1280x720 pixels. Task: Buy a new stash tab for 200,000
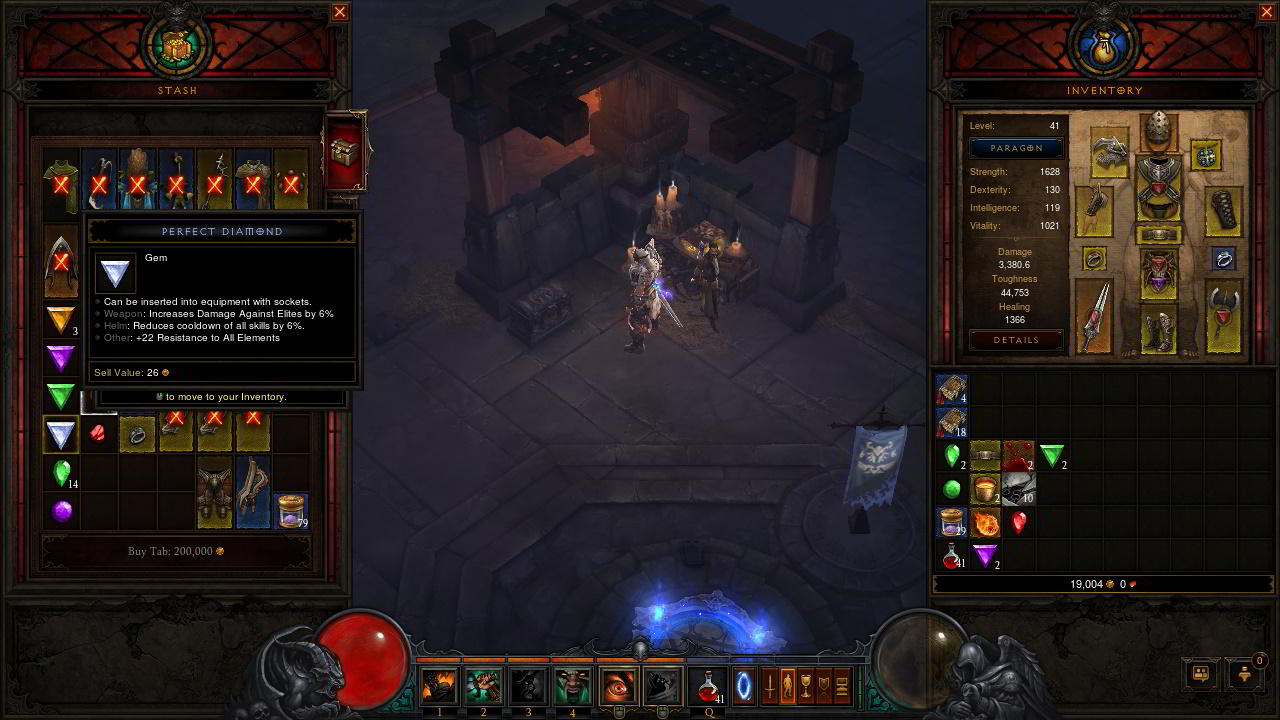[176, 551]
